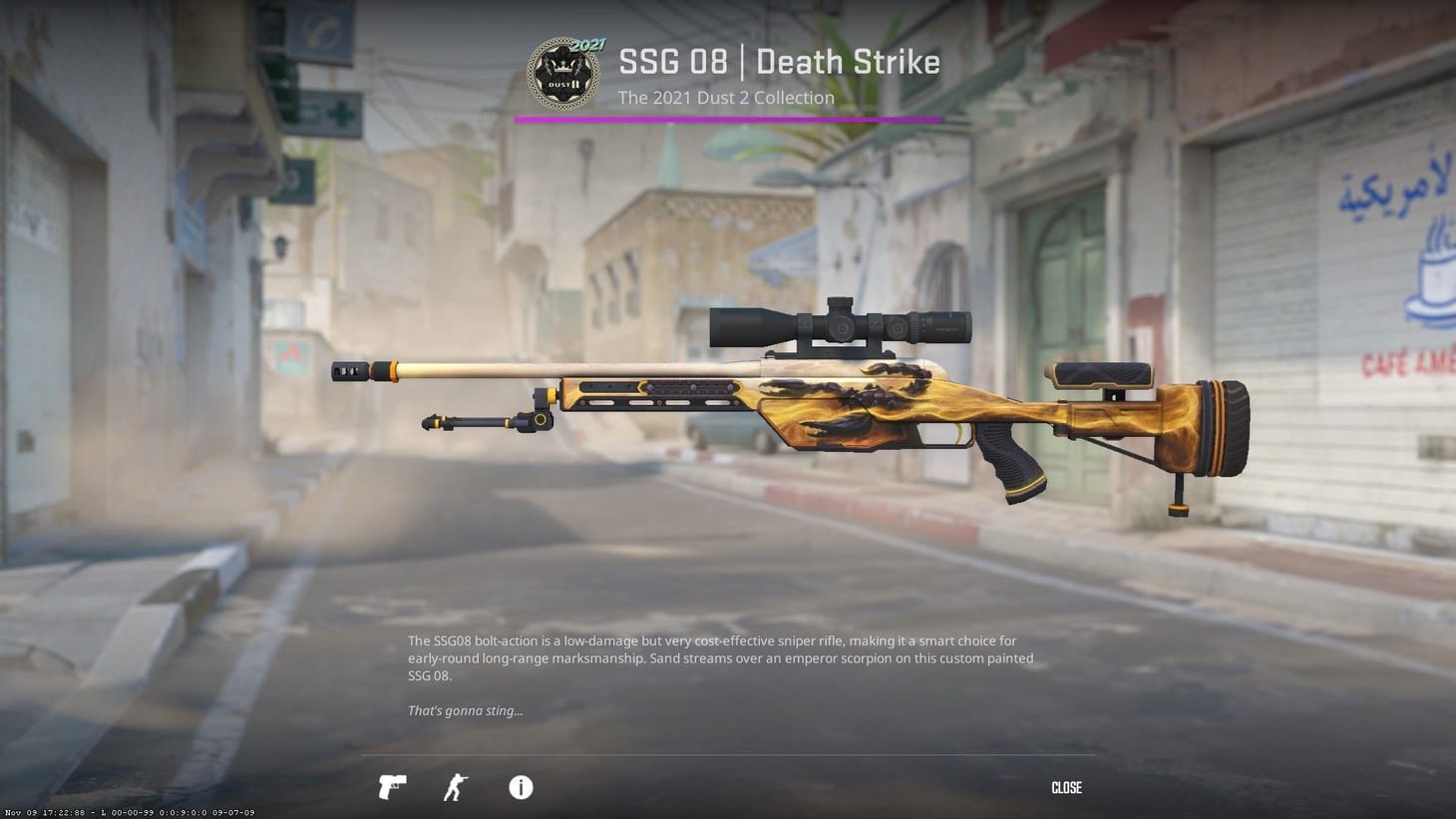The height and width of the screenshot is (819, 1456).
Task: Toggle the agent pose view icon
Action: point(454,787)
